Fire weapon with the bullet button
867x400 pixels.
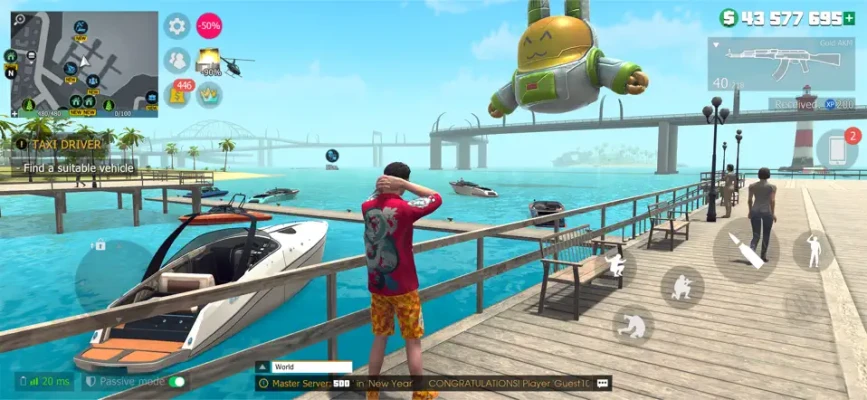click(x=746, y=250)
